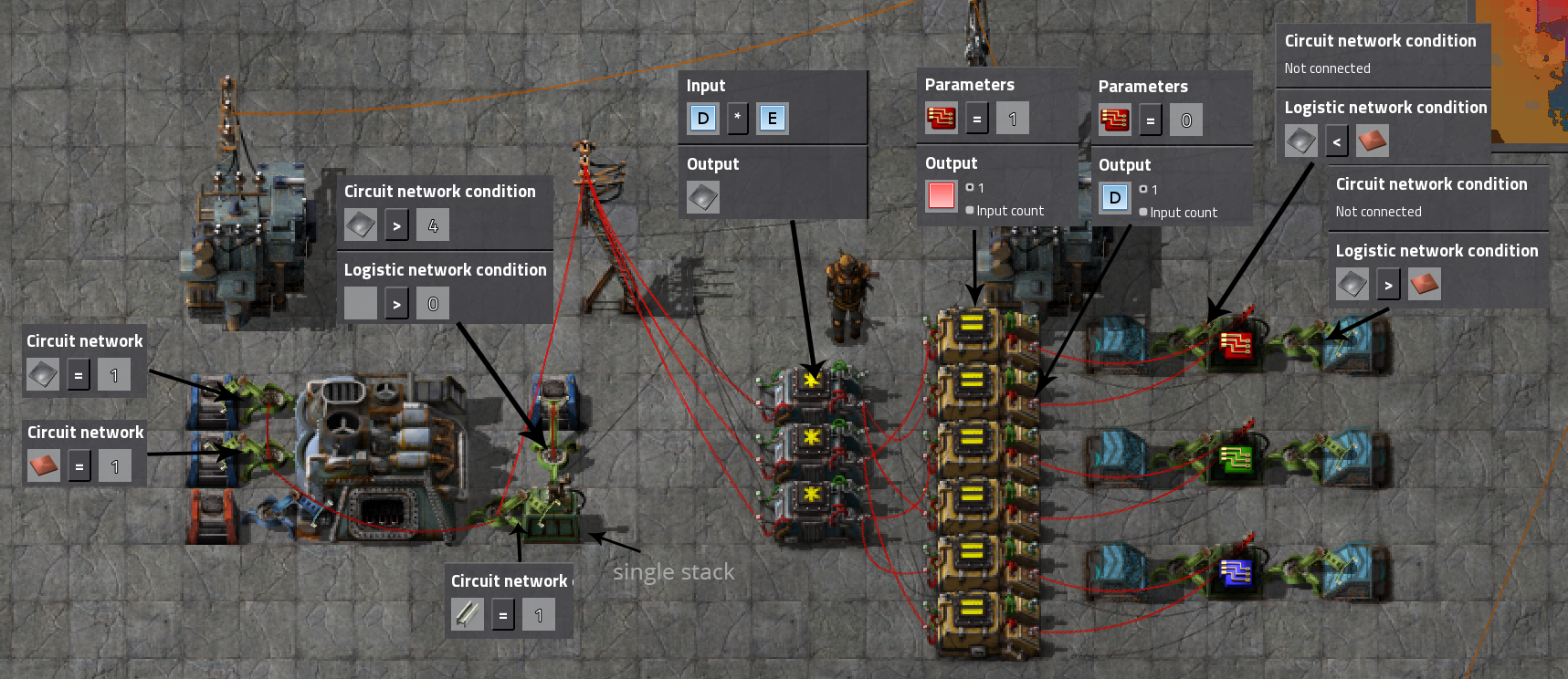Edit the constant value 4 in circuit condition
This screenshot has width=1568, height=679.
[433, 225]
